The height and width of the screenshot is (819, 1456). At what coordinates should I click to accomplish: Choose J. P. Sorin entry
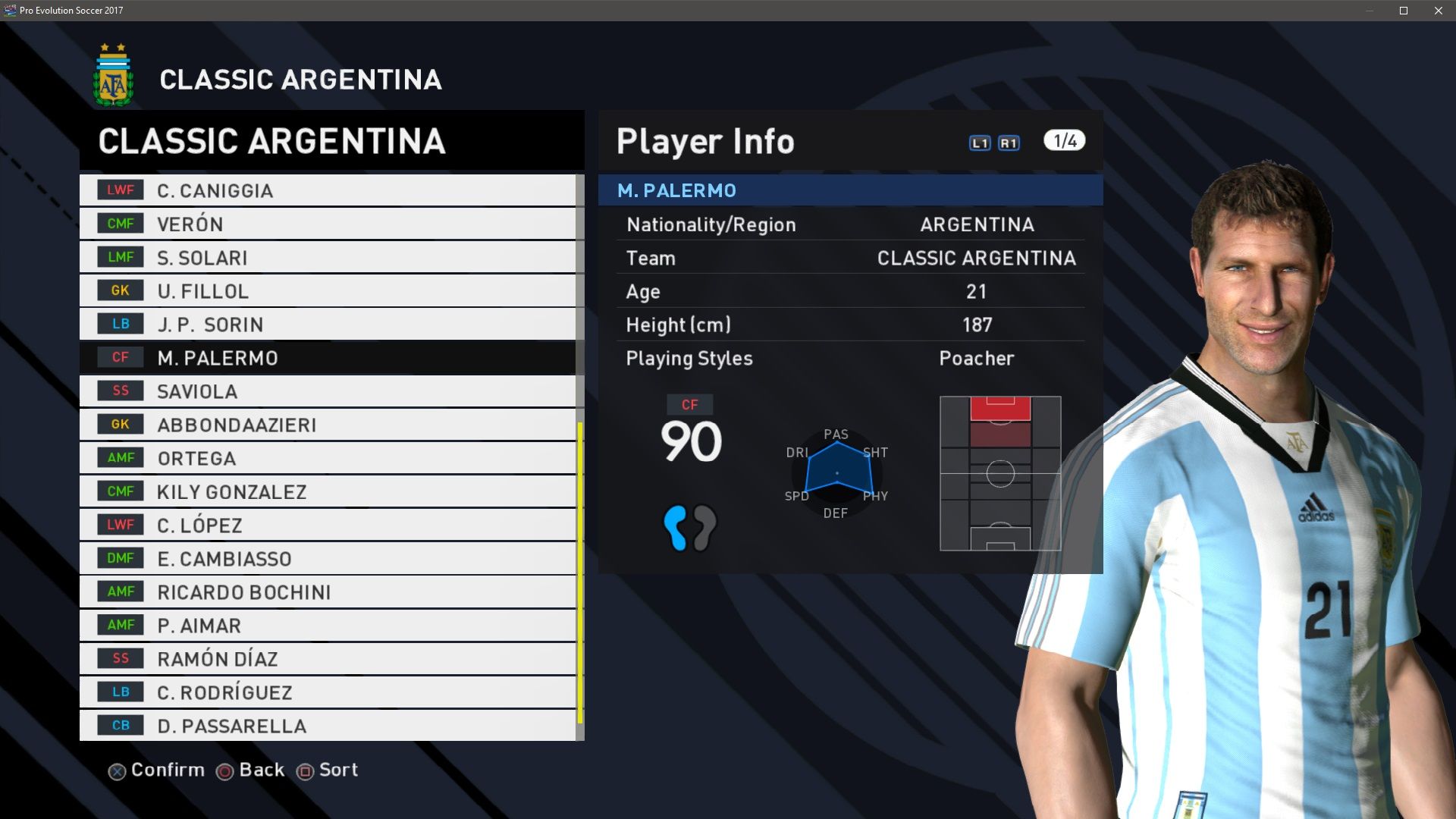[326, 324]
